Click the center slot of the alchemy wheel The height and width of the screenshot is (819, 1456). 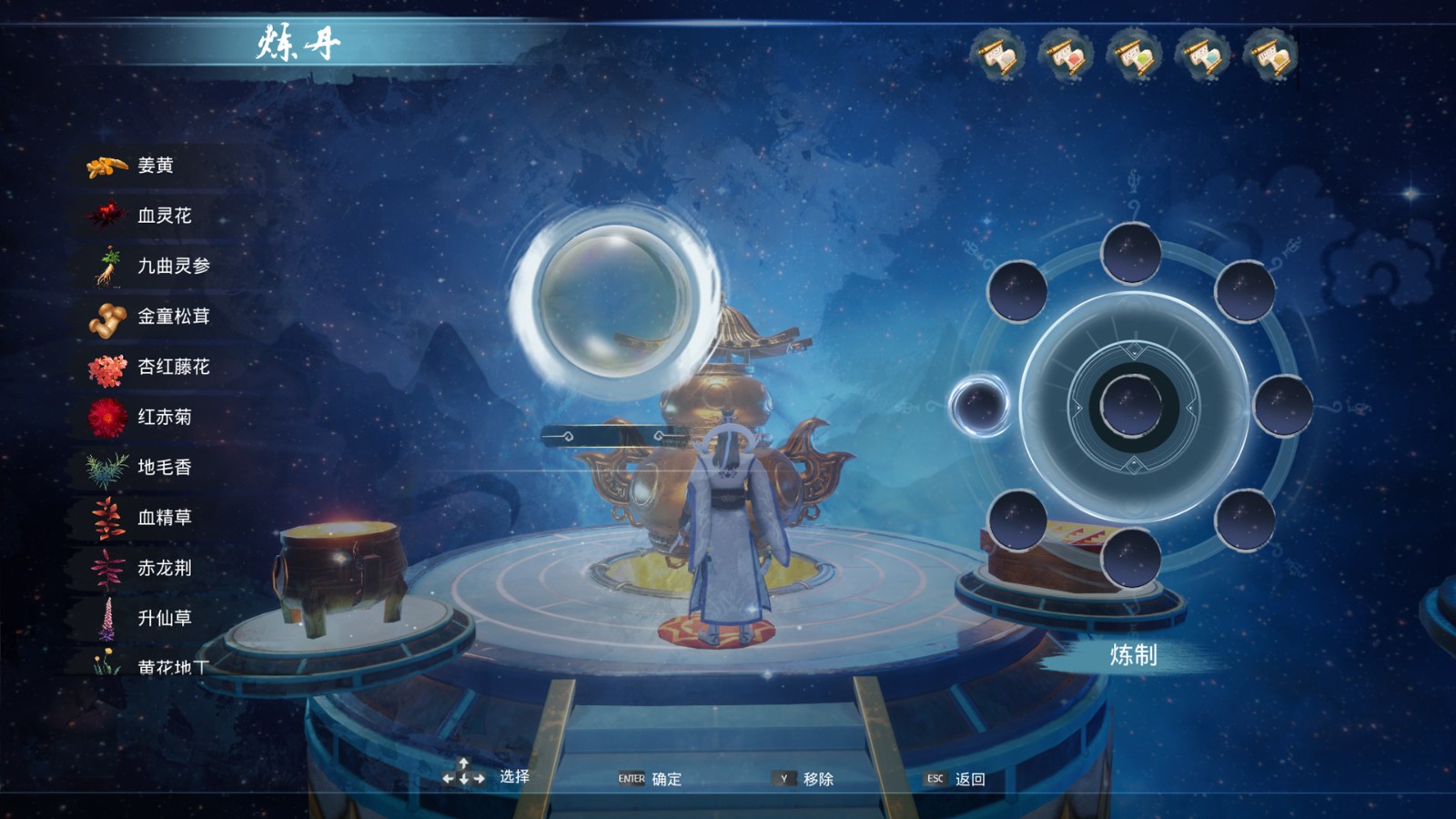(1132, 406)
